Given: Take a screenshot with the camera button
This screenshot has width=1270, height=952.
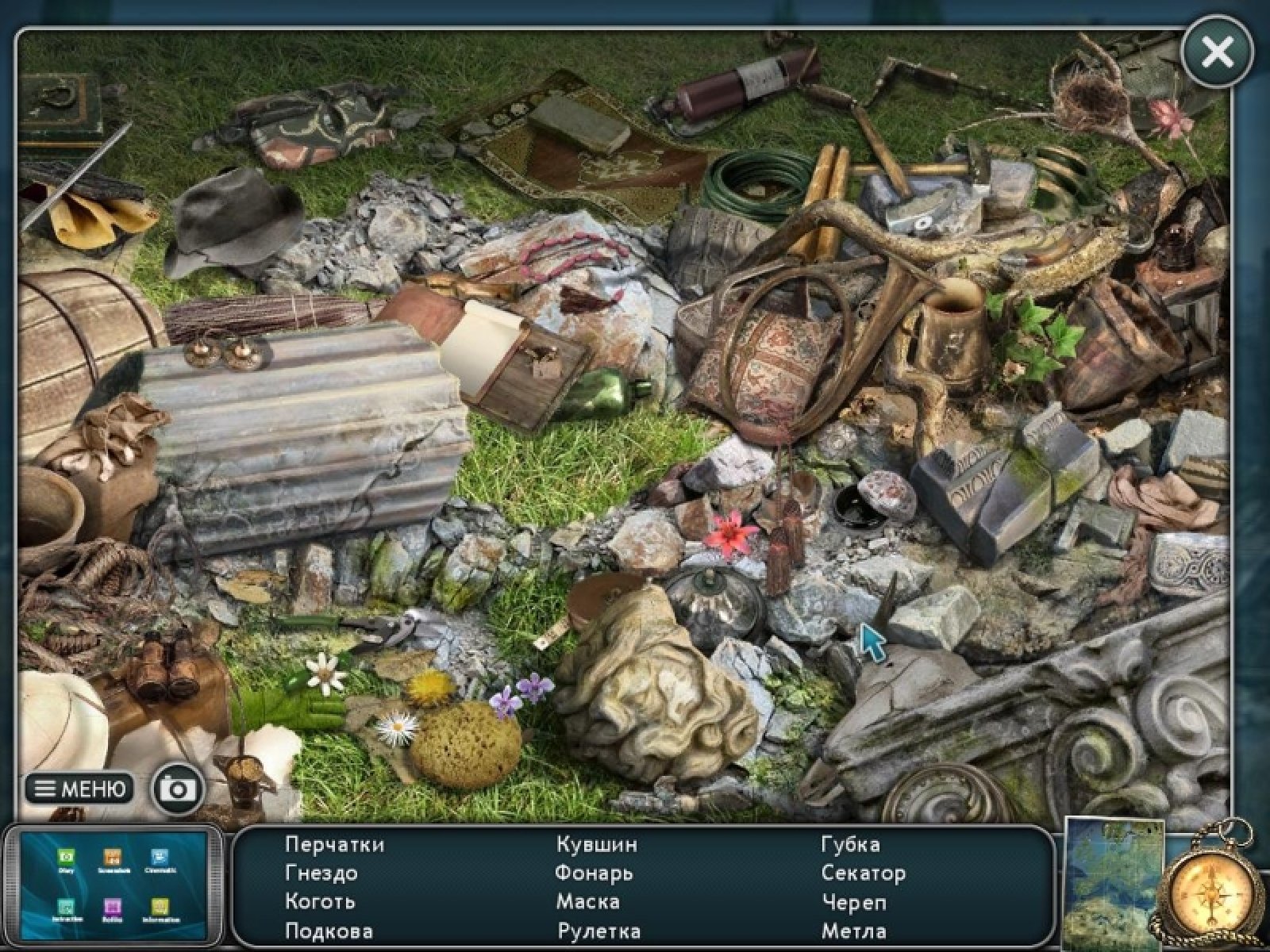Looking at the screenshot, I should (x=177, y=789).
